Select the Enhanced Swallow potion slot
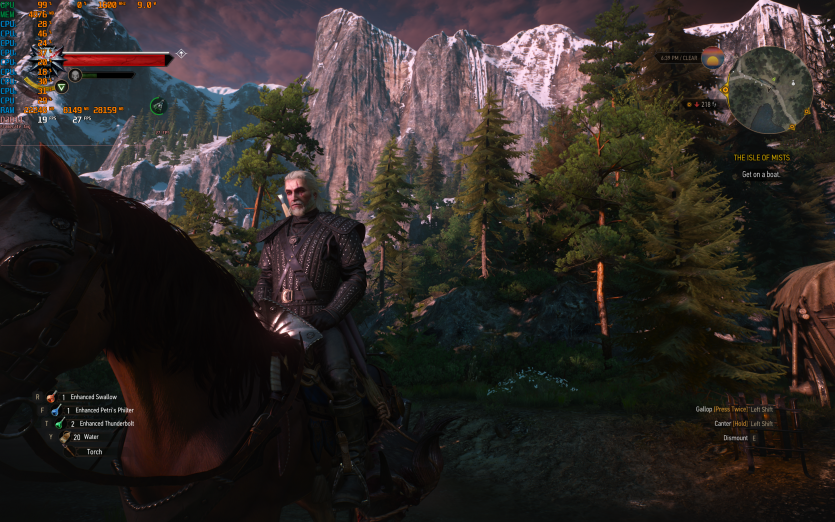Viewport: 835px width, 522px height. 52,397
